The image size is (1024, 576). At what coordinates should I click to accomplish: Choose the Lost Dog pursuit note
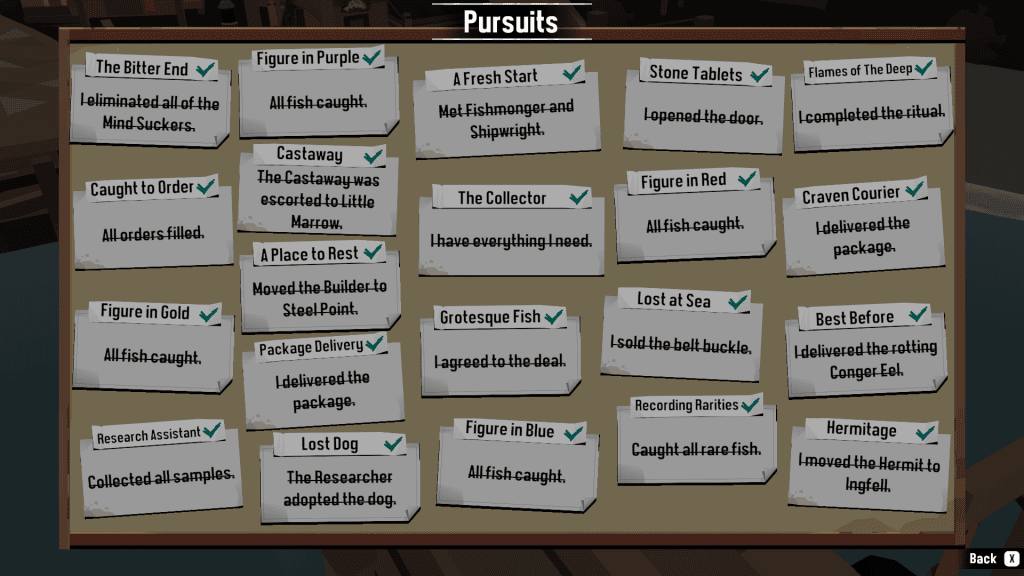pos(339,478)
